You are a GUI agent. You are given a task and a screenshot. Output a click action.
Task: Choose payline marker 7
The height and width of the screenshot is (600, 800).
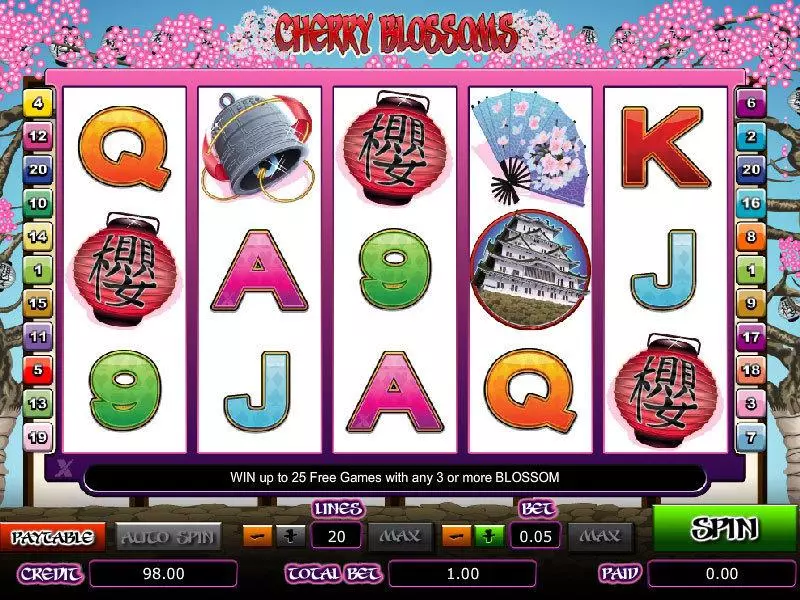(750, 438)
